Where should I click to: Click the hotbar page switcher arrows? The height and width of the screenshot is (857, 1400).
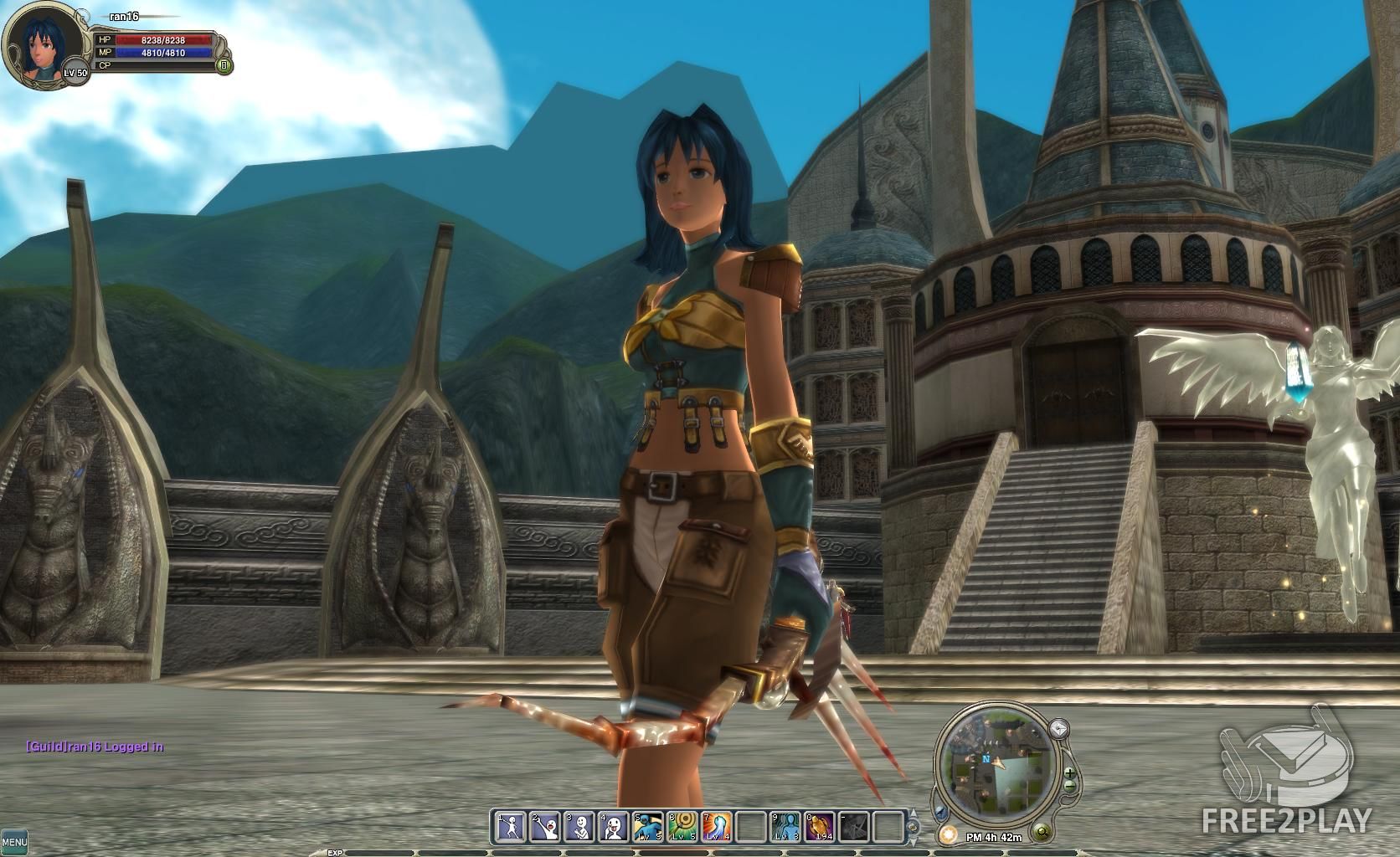tap(913, 827)
